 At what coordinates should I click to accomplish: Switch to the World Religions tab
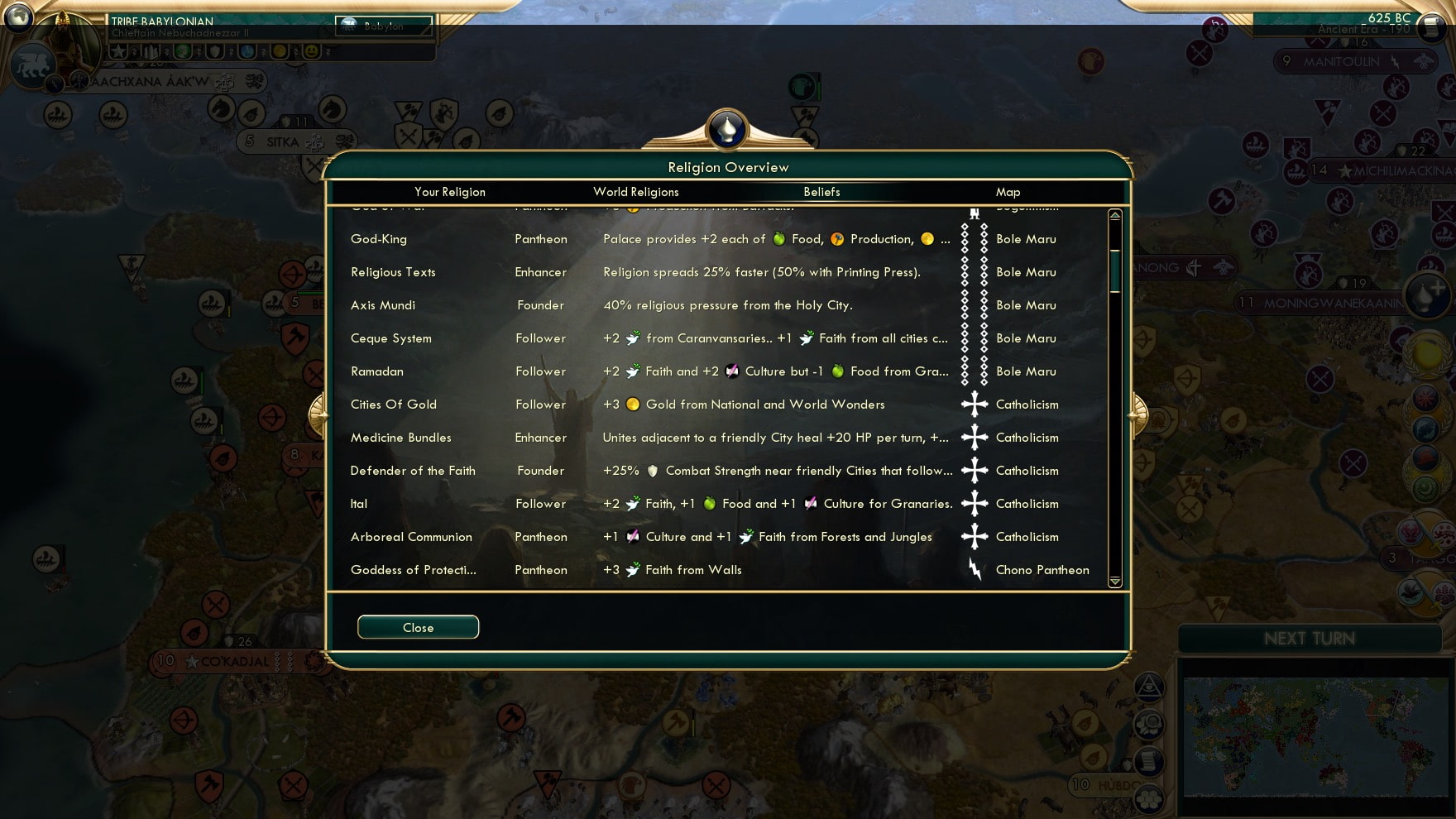pyautogui.click(x=635, y=192)
